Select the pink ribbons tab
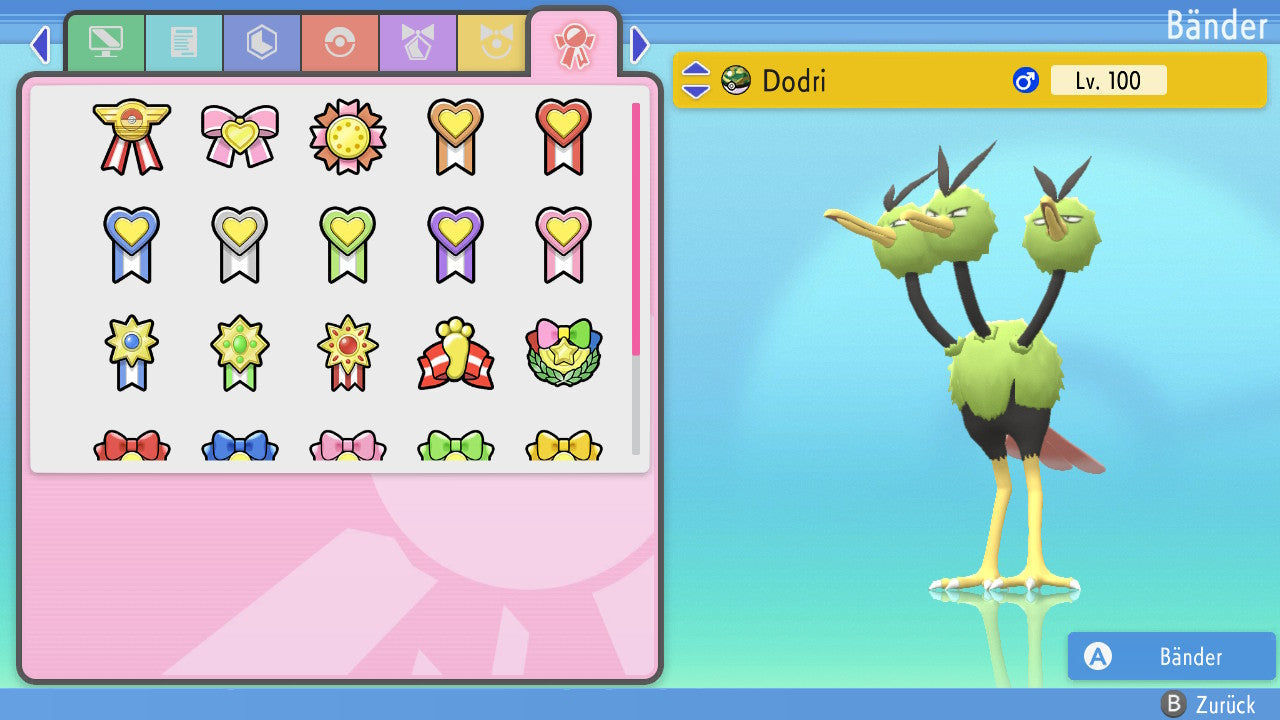The width and height of the screenshot is (1280, 720). pyautogui.click(x=574, y=45)
